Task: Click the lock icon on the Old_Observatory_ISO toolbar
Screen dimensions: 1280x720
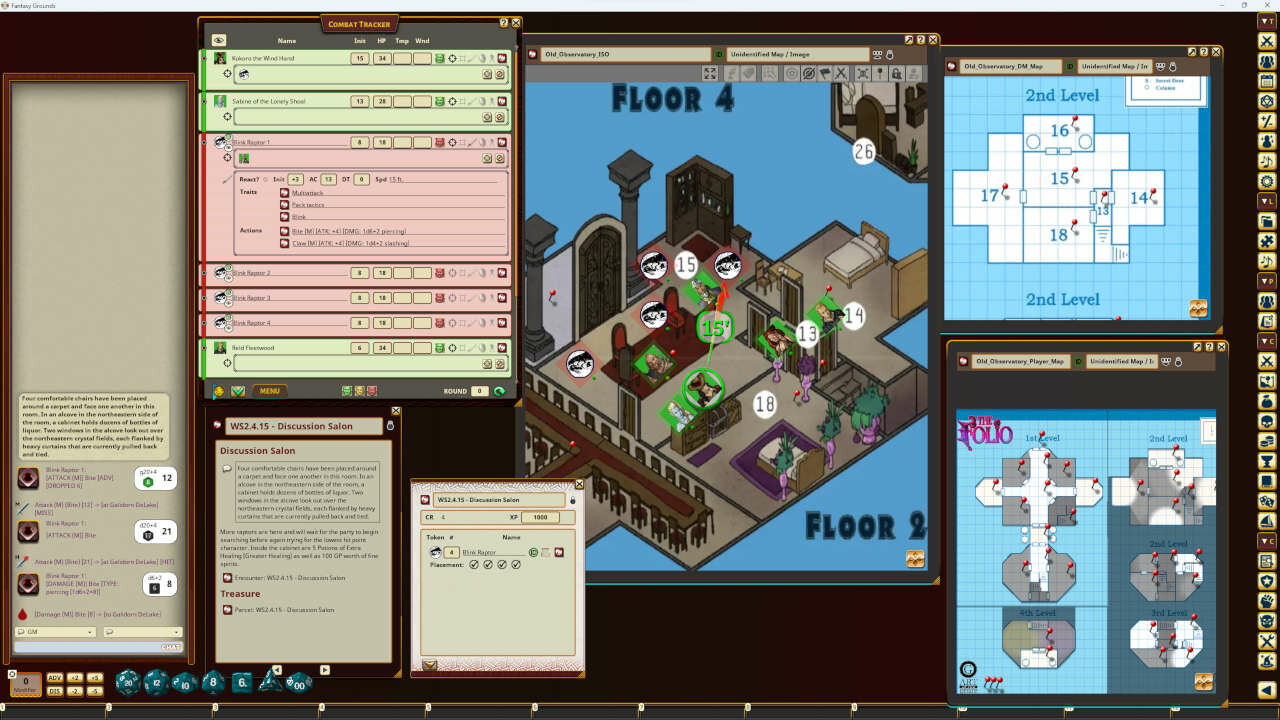Action: 896,72
